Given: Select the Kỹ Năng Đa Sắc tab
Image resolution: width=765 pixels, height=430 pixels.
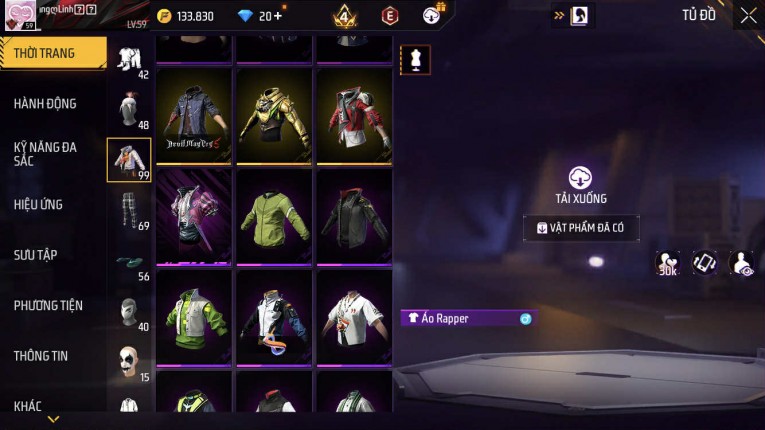Looking at the screenshot, I should point(45,153).
